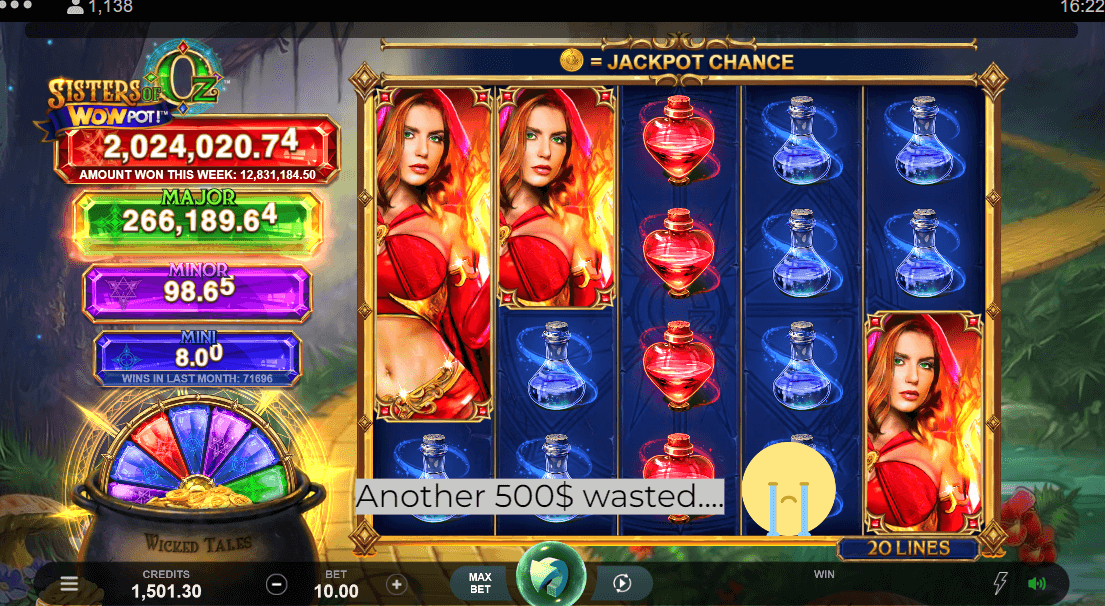
Task: Start autoplay spins
Action: pos(621,583)
